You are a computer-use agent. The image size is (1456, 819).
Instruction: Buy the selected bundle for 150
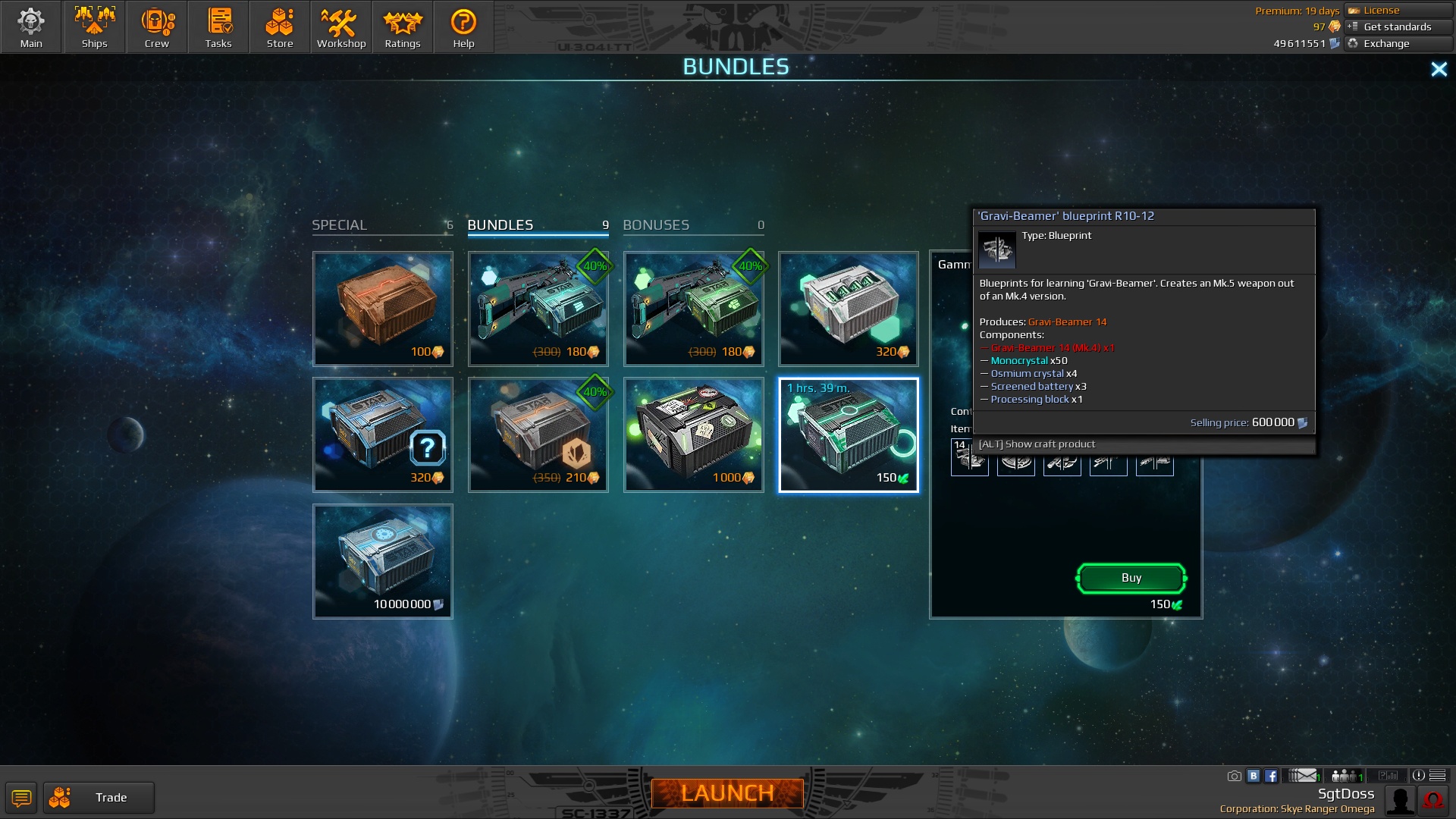pos(1131,578)
